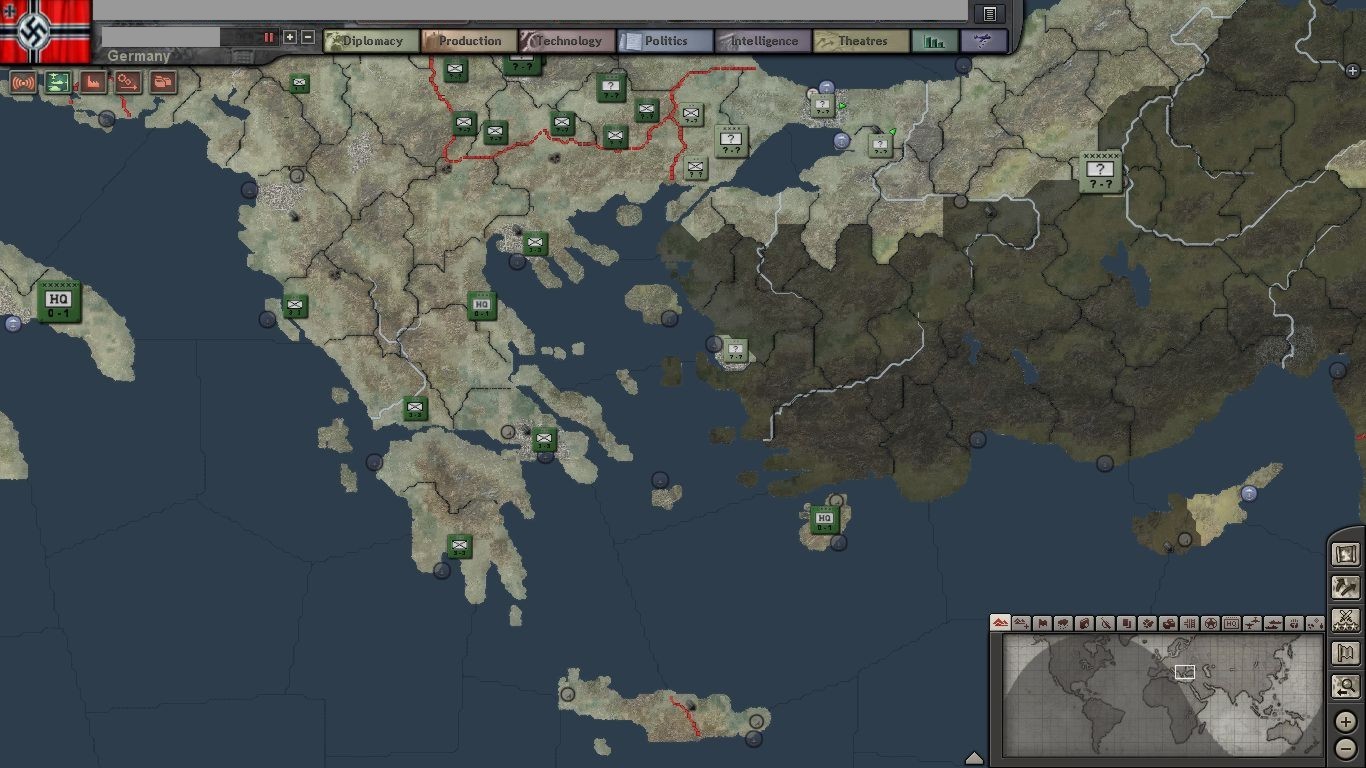This screenshot has width=1366, height=768.
Task: Switch to the HQ map mode tab
Action: click(x=1231, y=623)
